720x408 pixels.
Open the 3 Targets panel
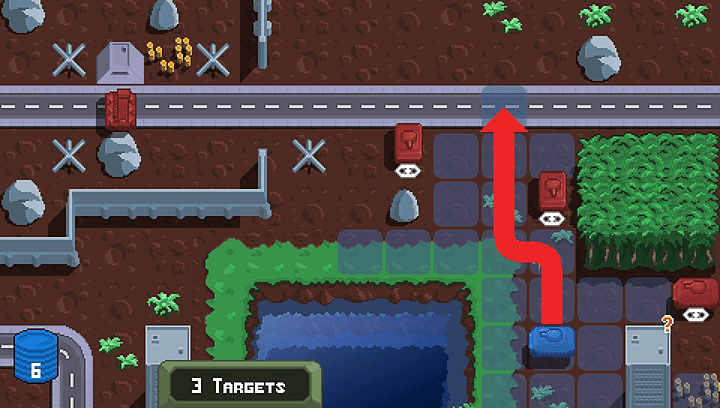click(239, 386)
